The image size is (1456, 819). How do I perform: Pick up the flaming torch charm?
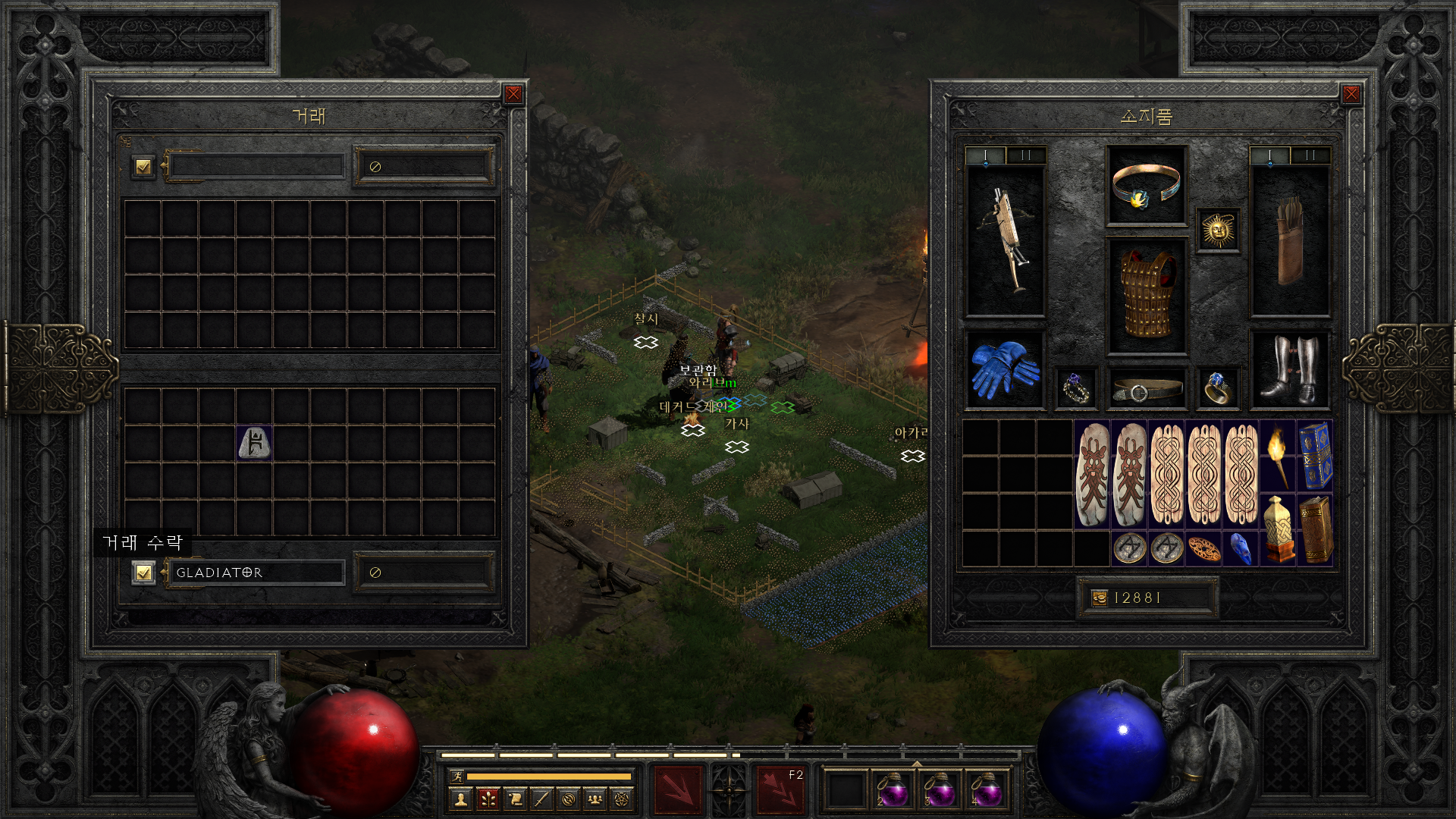[x=1278, y=455]
